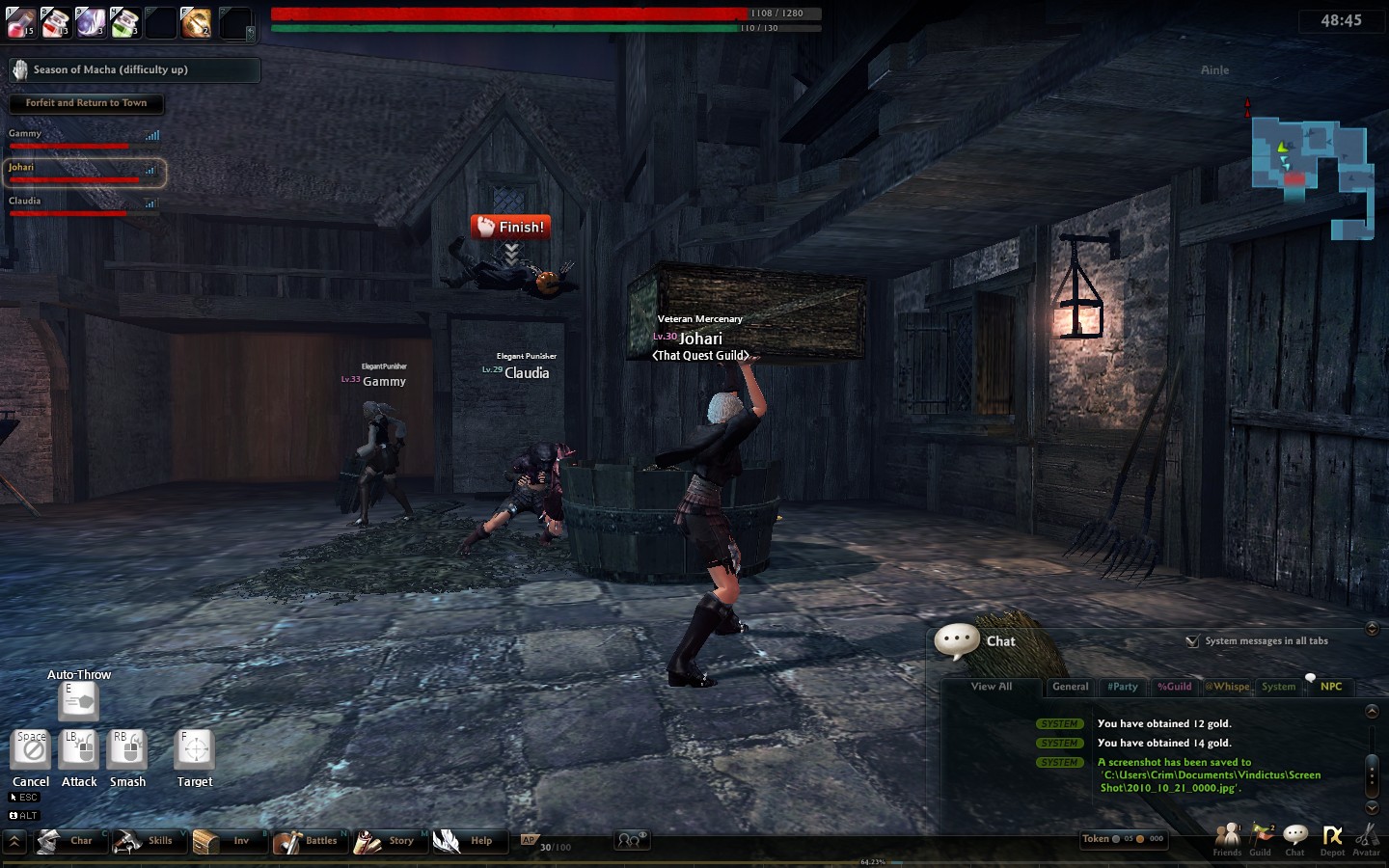Use the red potion in slot 1
The height and width of the screenshot is (868, 1389).
point(20,22)
